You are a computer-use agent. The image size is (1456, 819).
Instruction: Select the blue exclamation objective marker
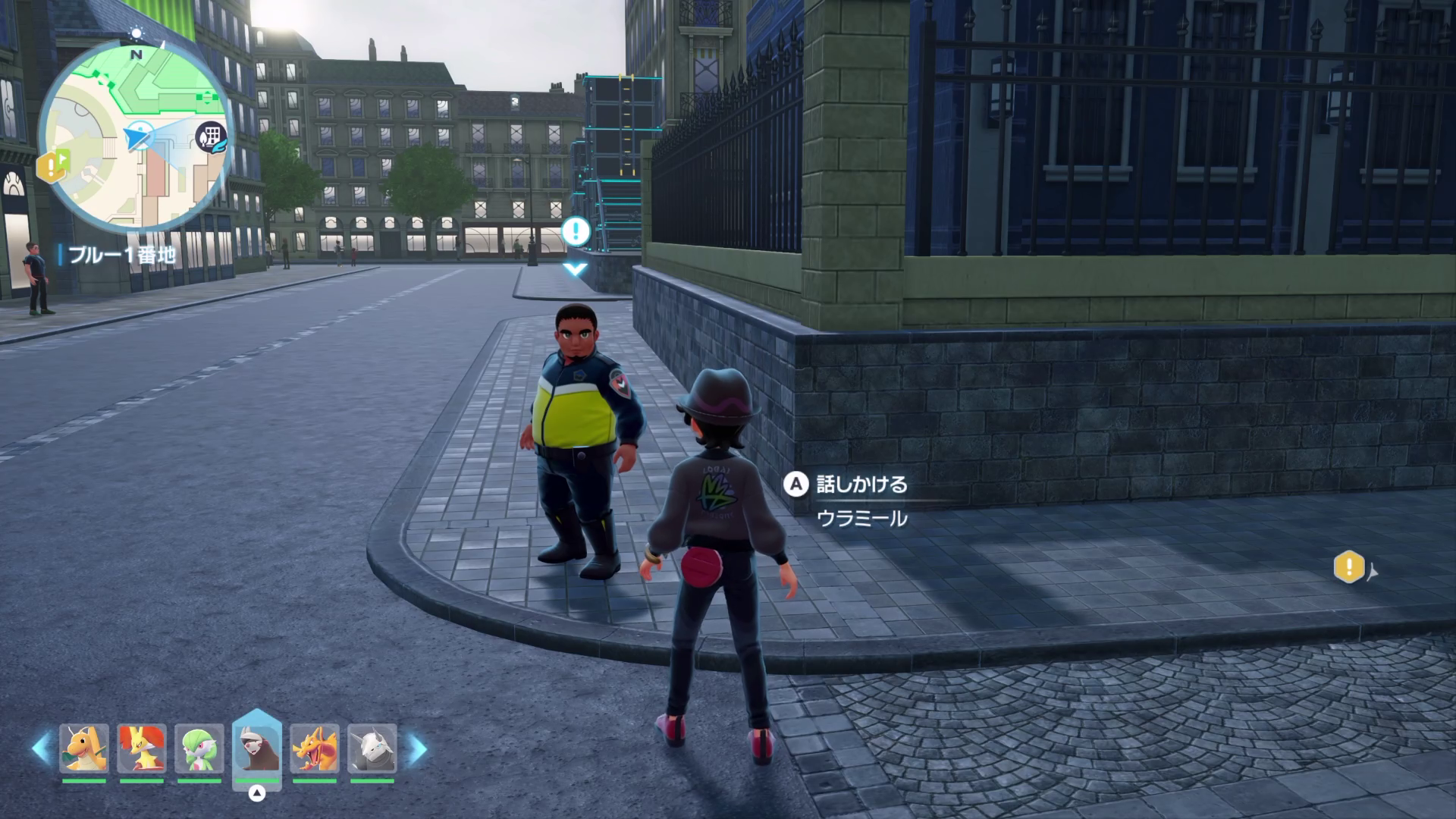pos(576,231)
